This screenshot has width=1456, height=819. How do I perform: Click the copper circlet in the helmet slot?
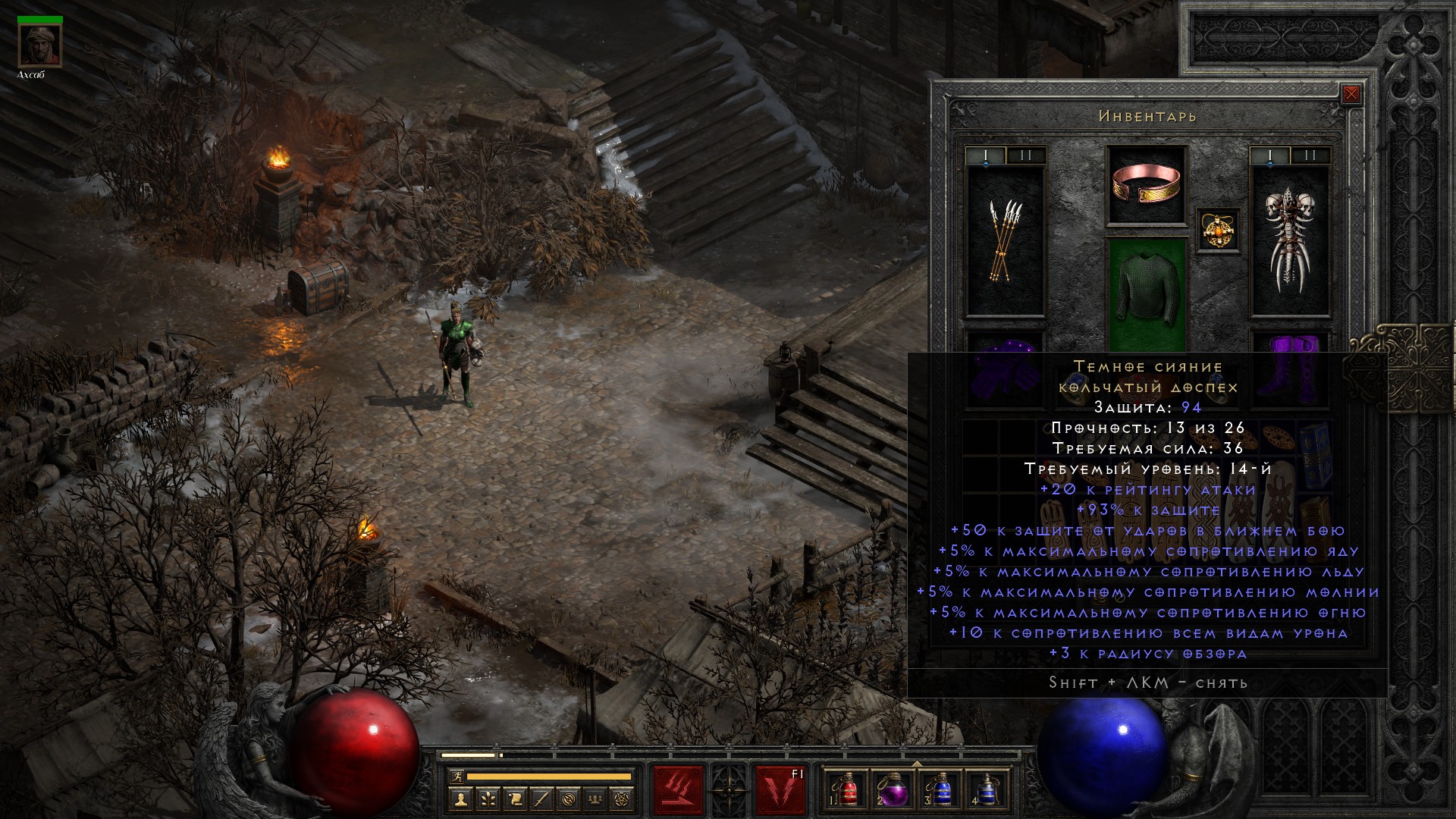[x=1147, y=185]
